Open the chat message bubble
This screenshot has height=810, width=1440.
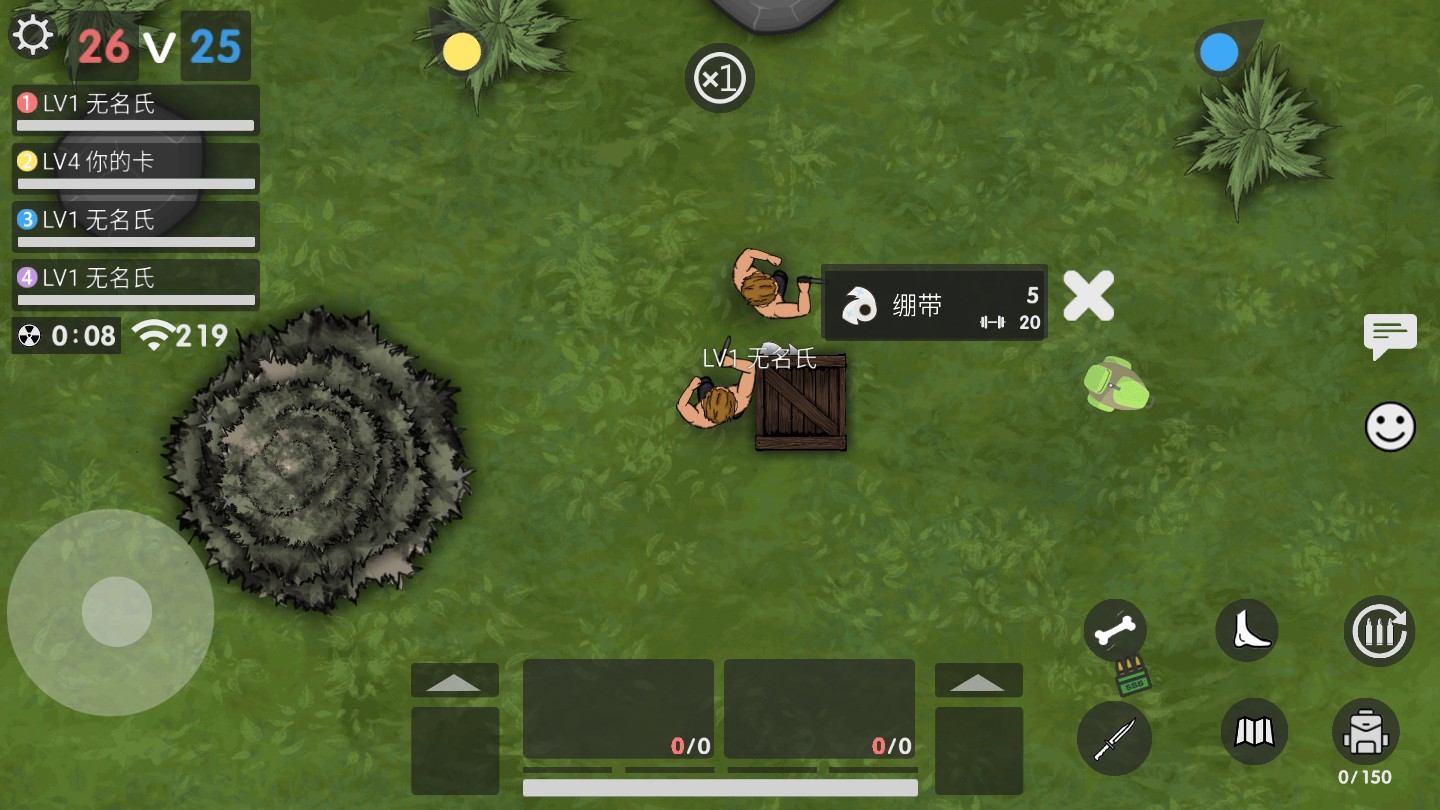coord(1390,335)
